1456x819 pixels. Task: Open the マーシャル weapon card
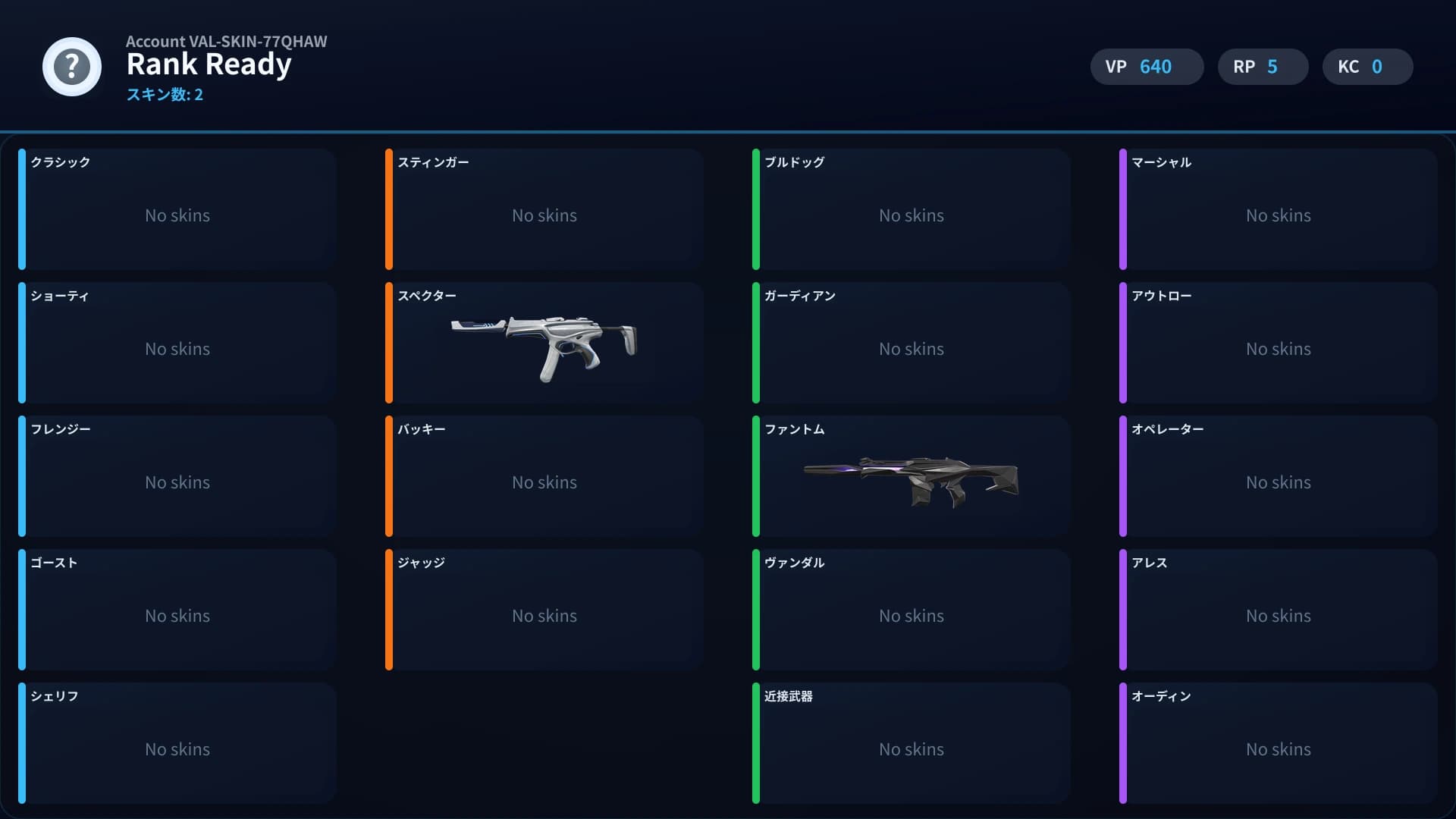pos(1278,209)
